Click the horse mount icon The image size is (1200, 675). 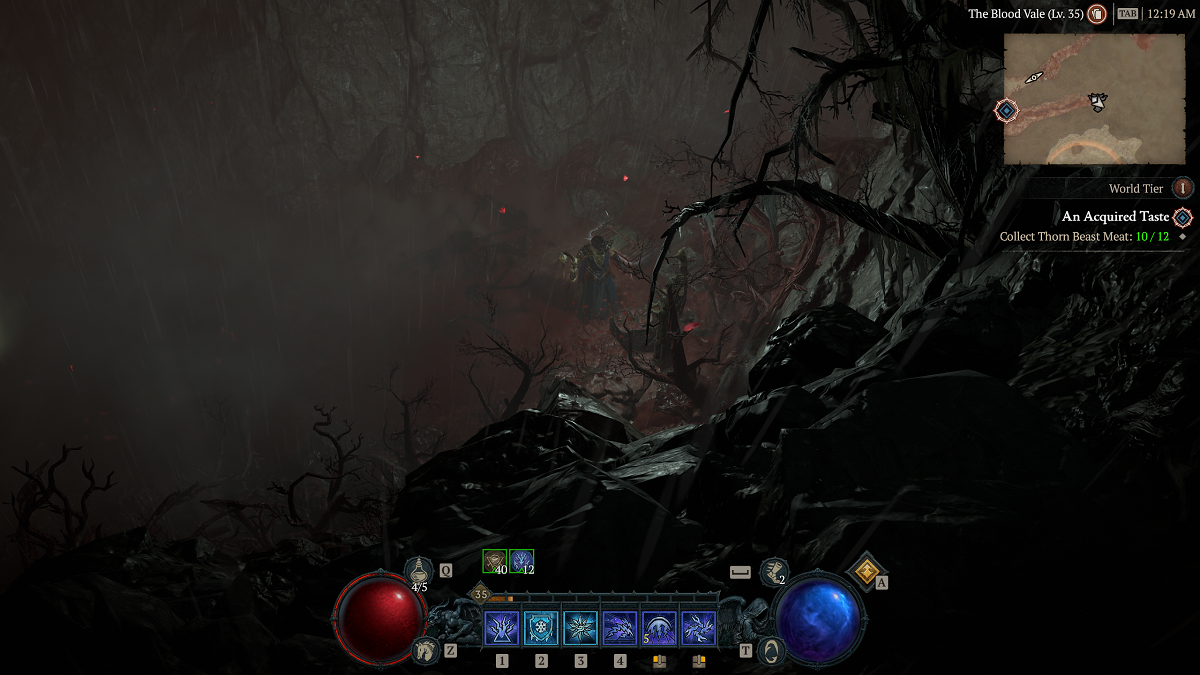coord(426,650)
